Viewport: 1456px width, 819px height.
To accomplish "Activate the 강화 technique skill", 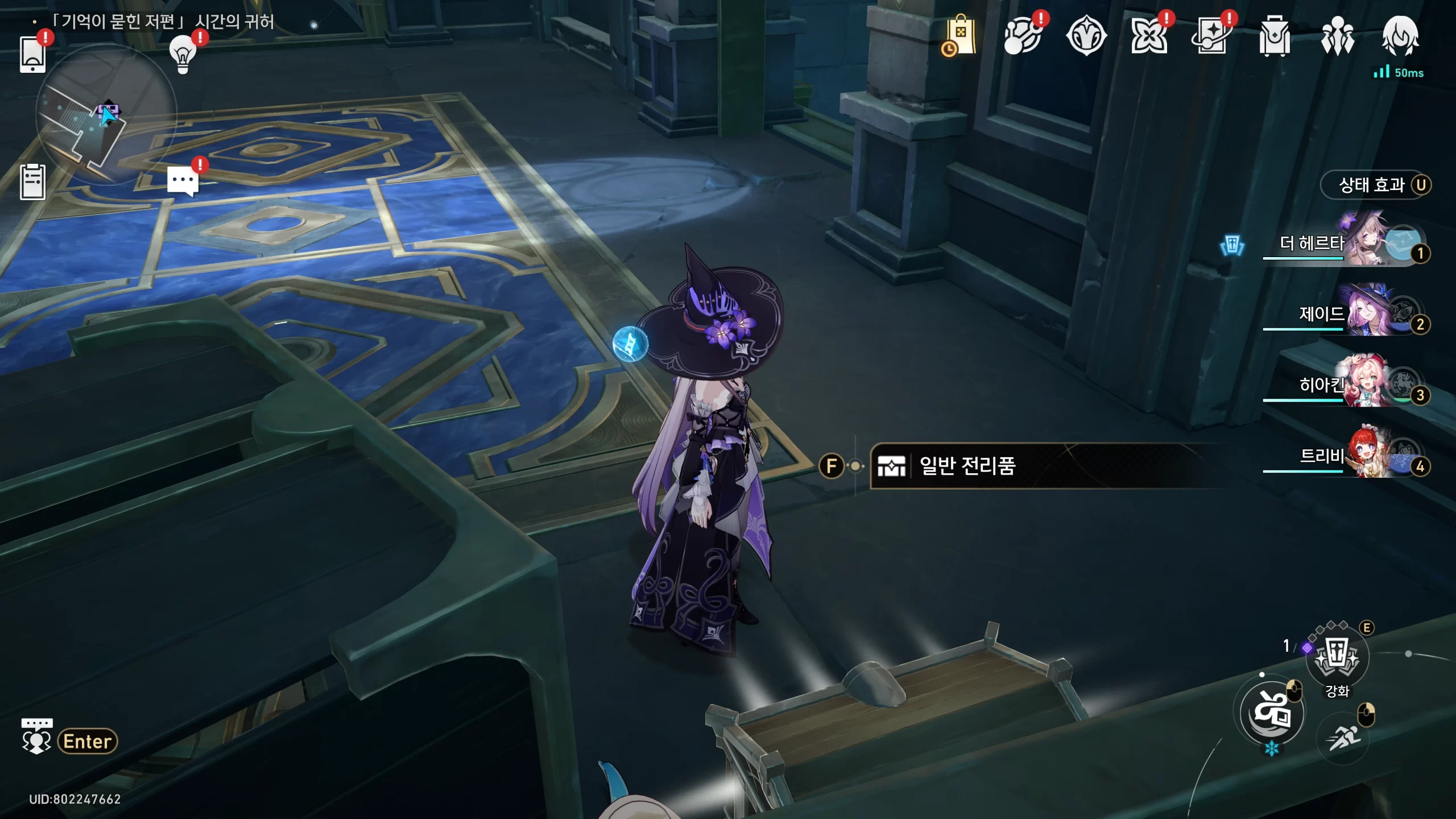I will tap(1337, 657).
